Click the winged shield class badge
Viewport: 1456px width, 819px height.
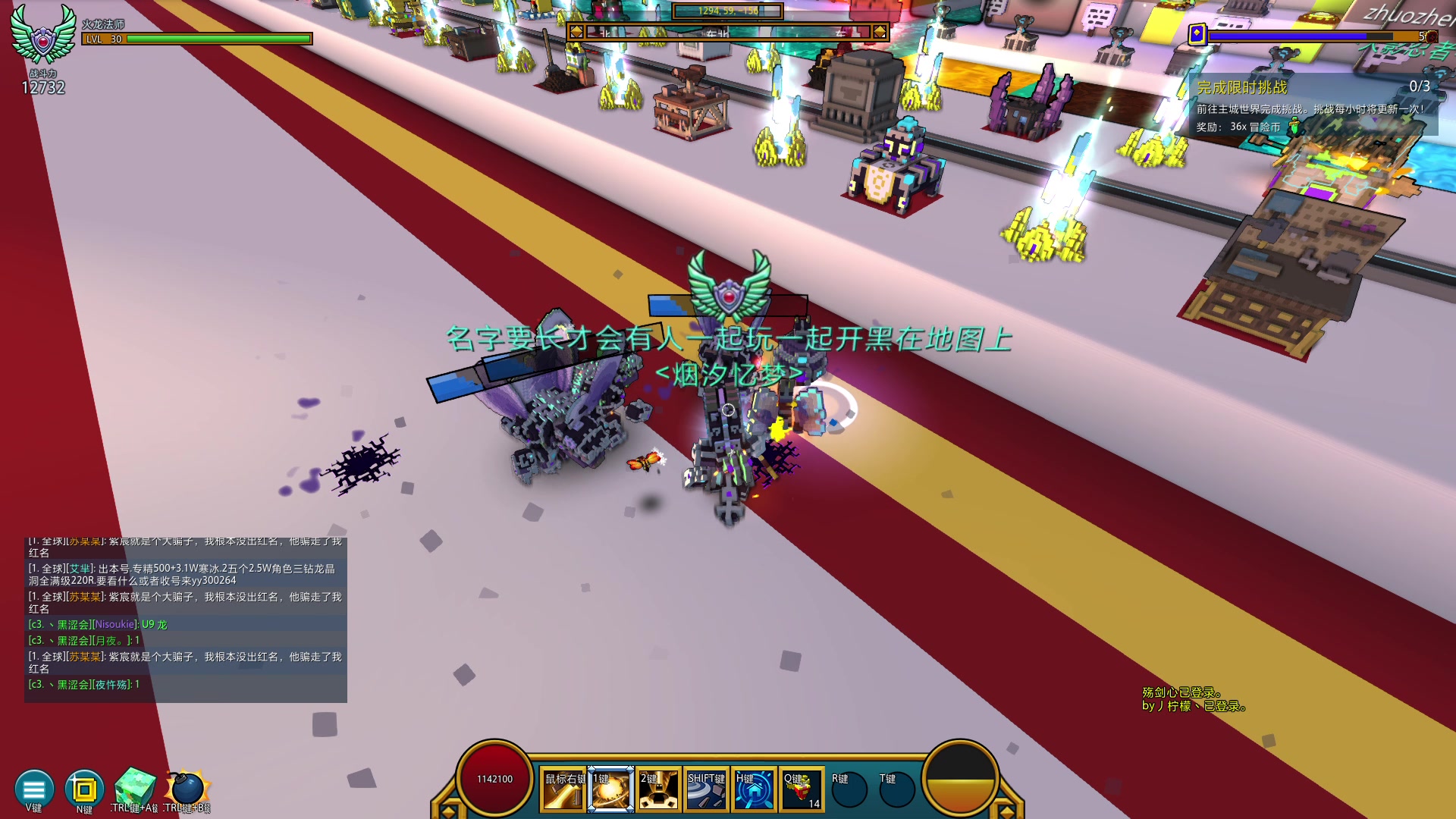43,35
